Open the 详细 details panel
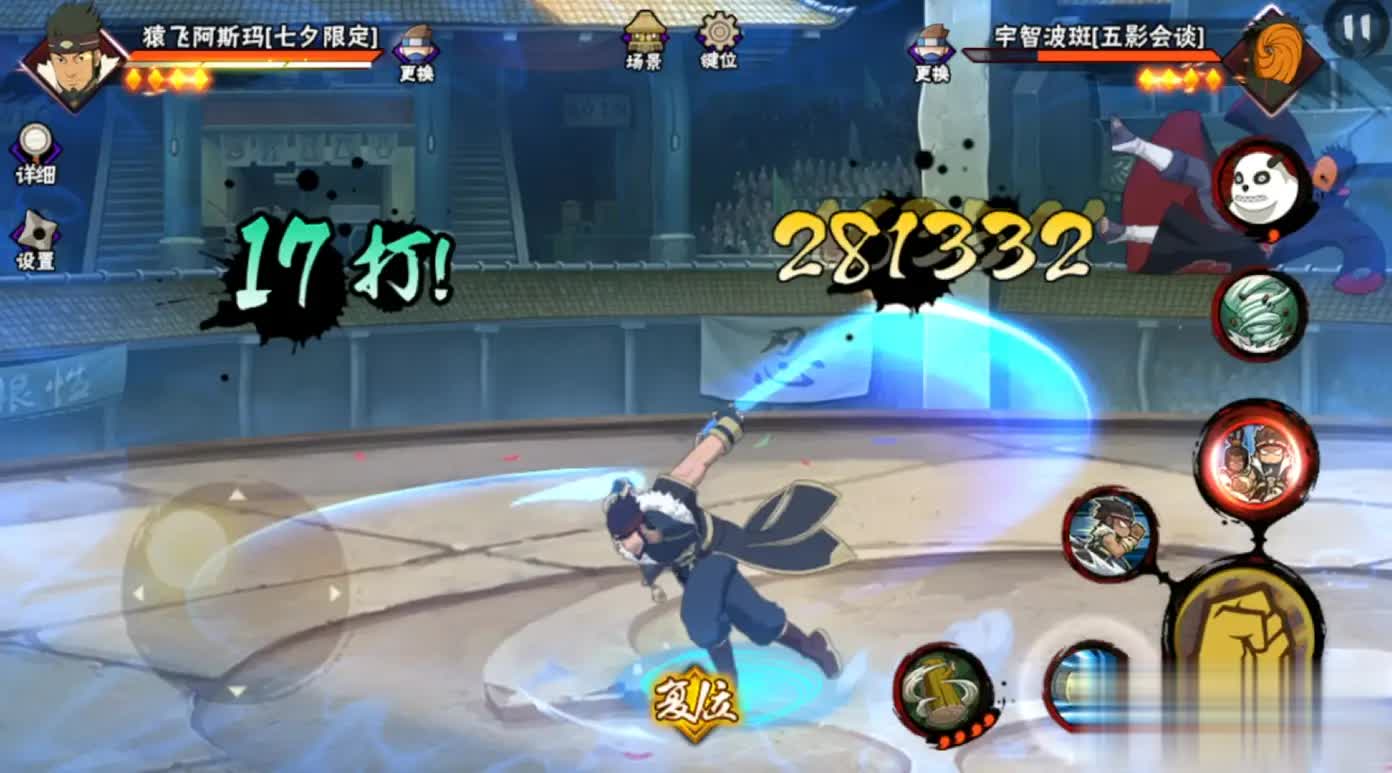Image resolution: width=1392 pixels, height=773 pixels. point(35,153)
